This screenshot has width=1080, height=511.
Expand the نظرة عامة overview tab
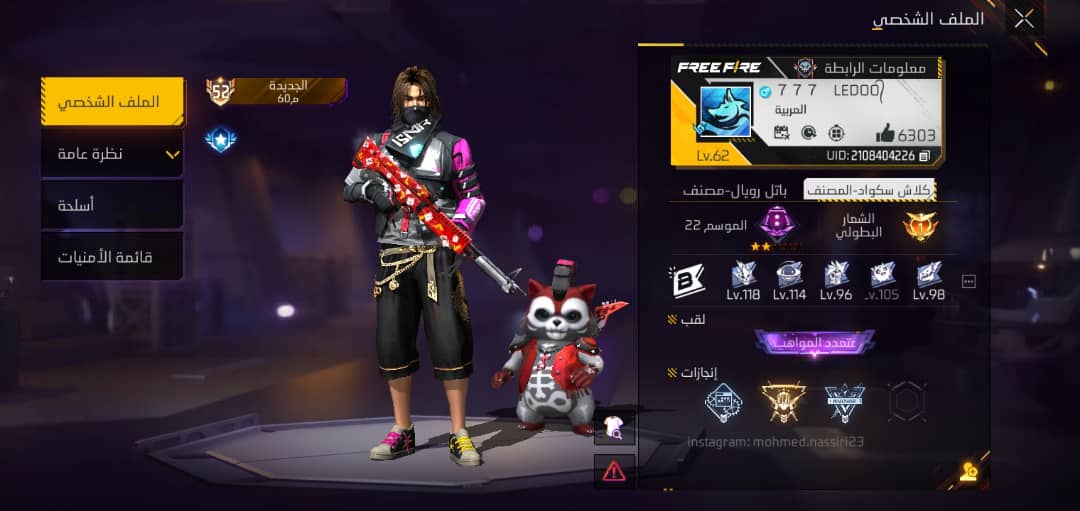pyautogui.click(x=112, y=154)
